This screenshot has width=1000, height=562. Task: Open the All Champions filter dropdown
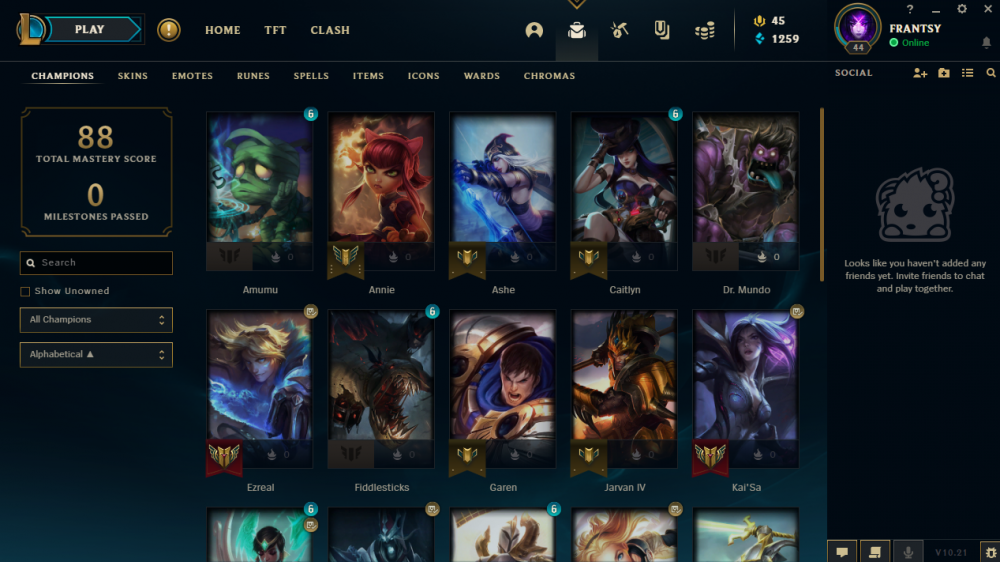(x=96, y=320)
